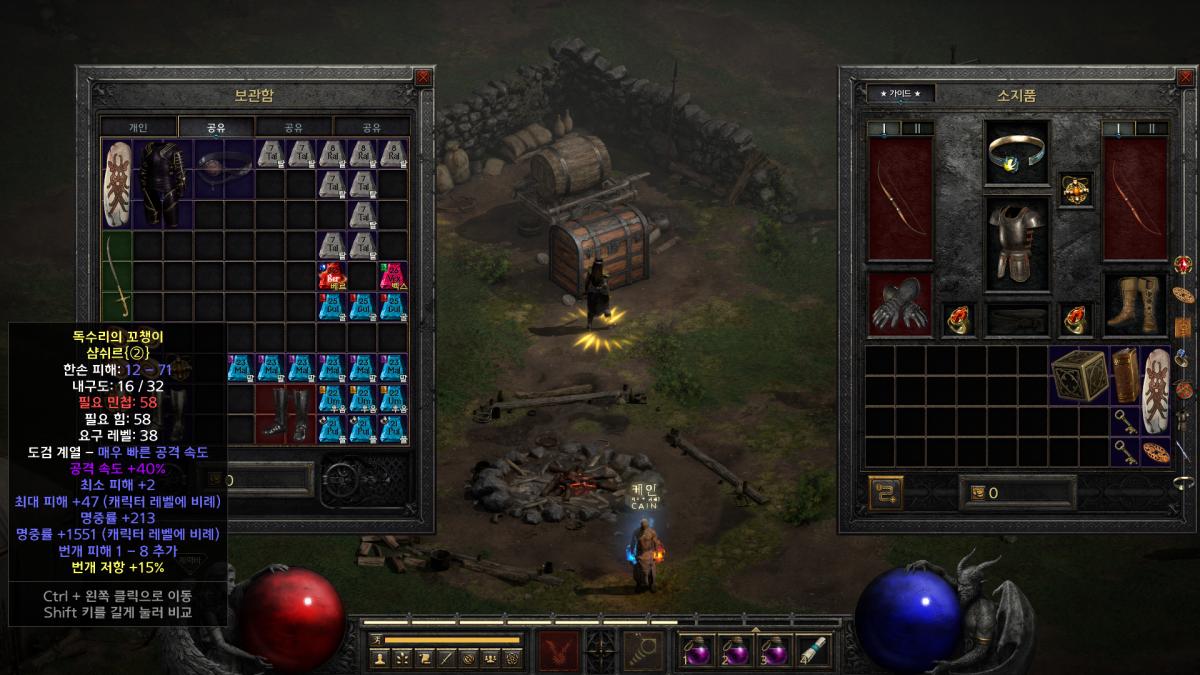Open the character screen mini-menu button
The width and height of the screenshot is (1200, 675).
click(x=379, y=657)
